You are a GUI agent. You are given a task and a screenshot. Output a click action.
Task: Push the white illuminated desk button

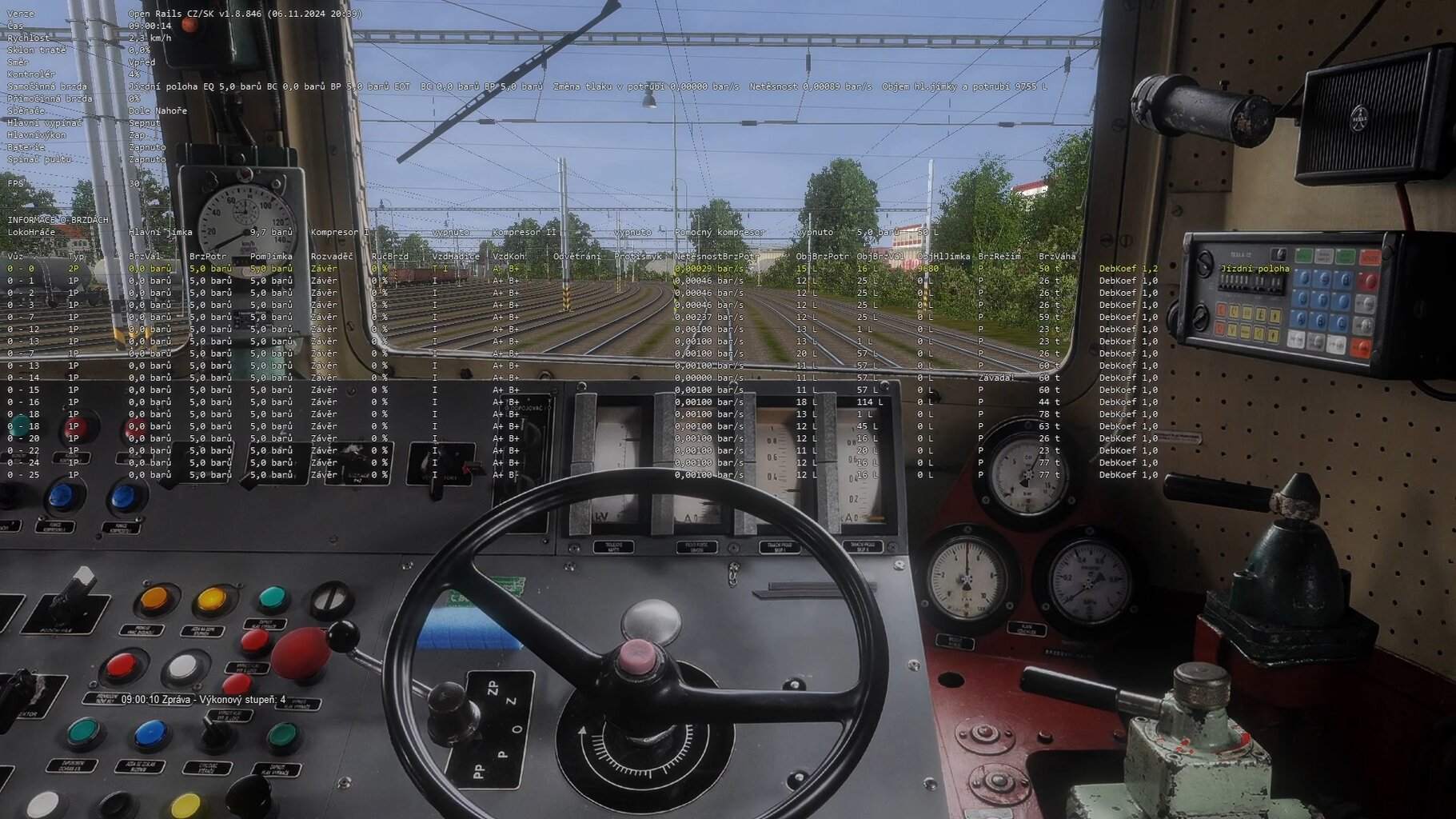183,667
